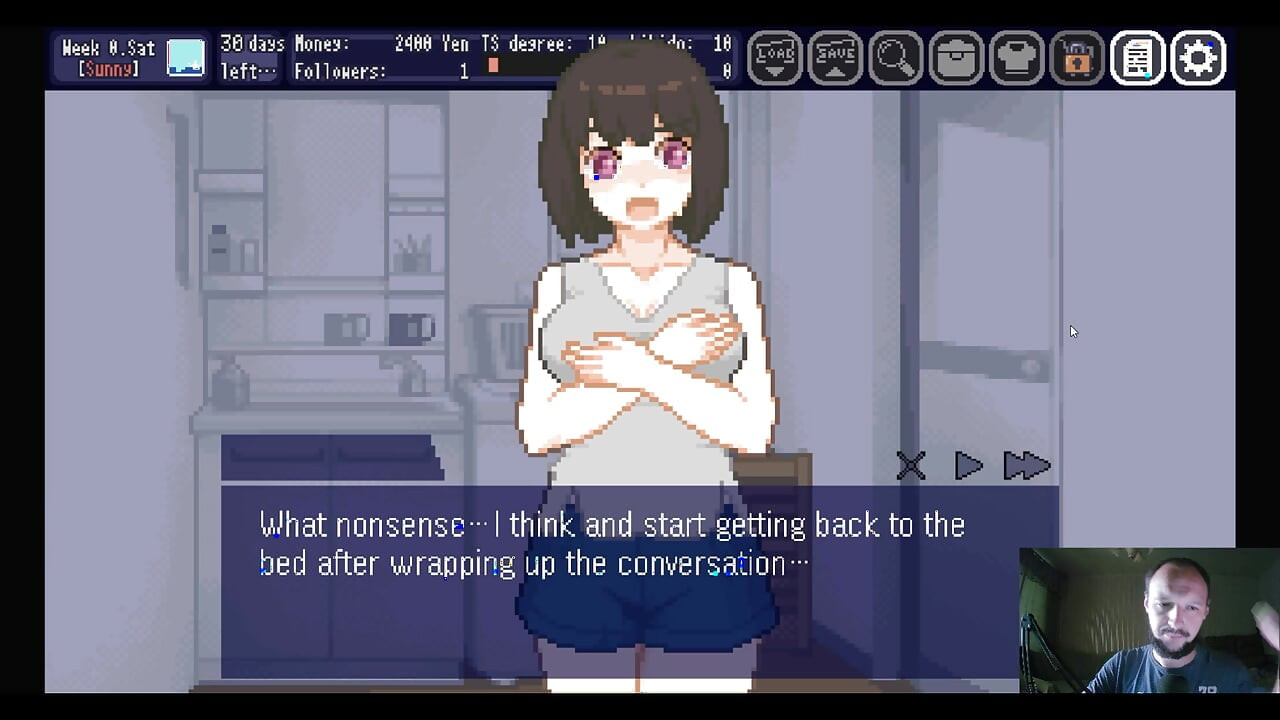
Task: Open the gear settings menu
Action: point(1198,58)
